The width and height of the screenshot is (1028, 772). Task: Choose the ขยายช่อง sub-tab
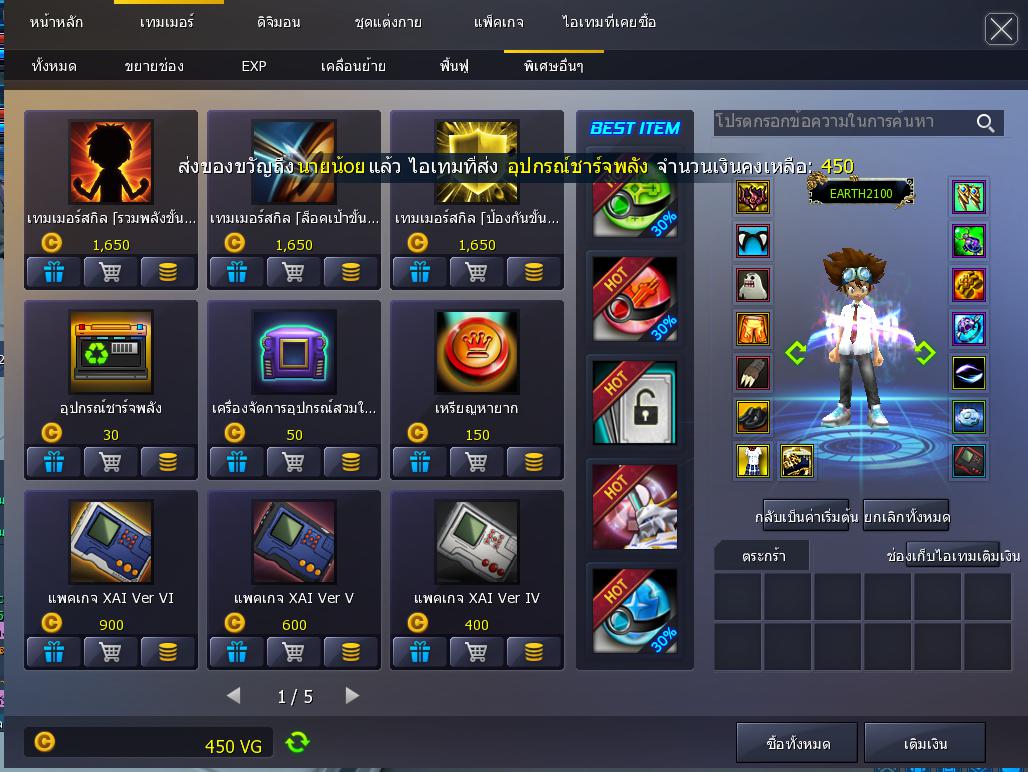click(154, 66)
